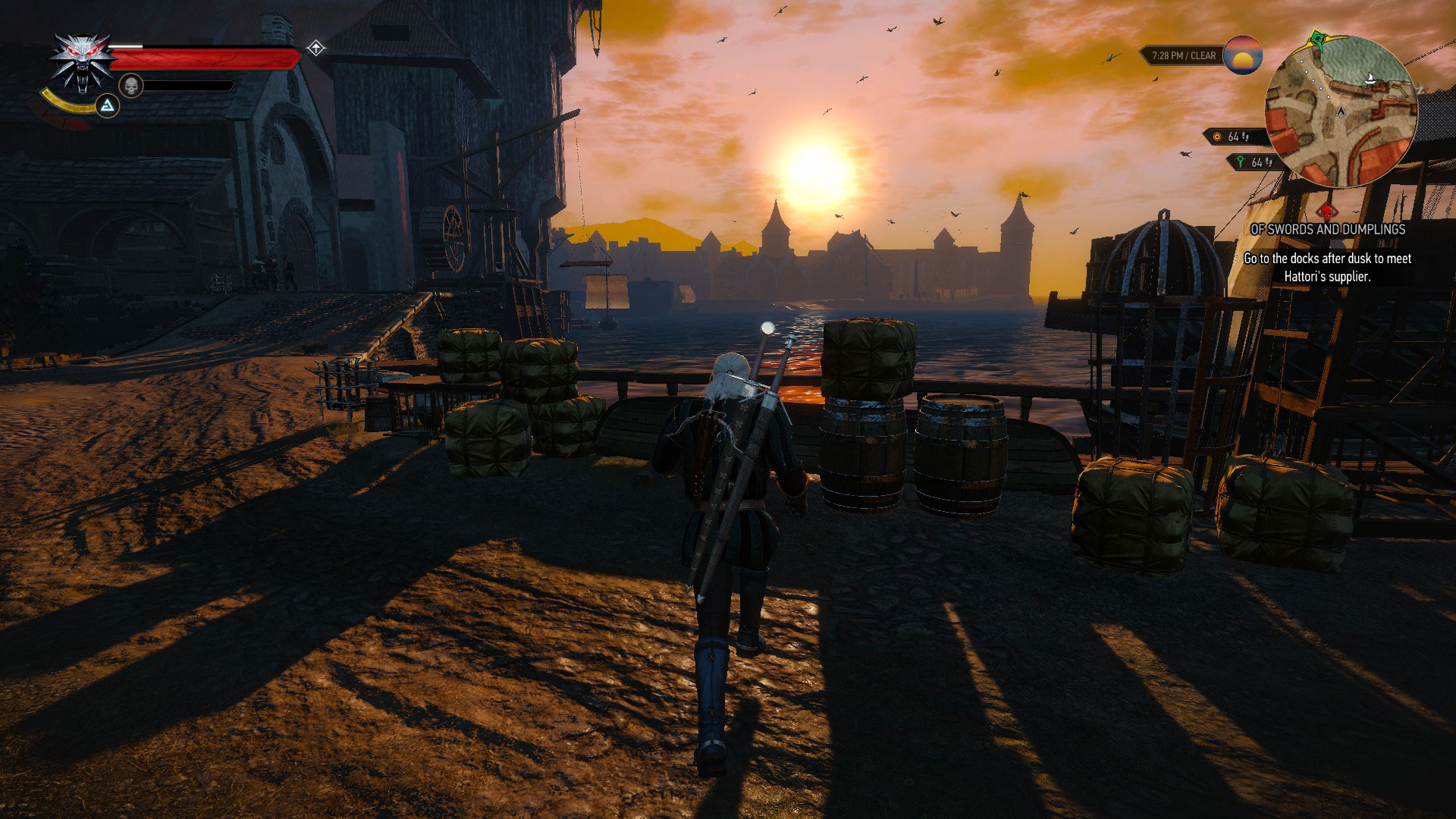Click the red enemy health bar
The height and width of the screenshot is (819, 1456).
point(206,59)
